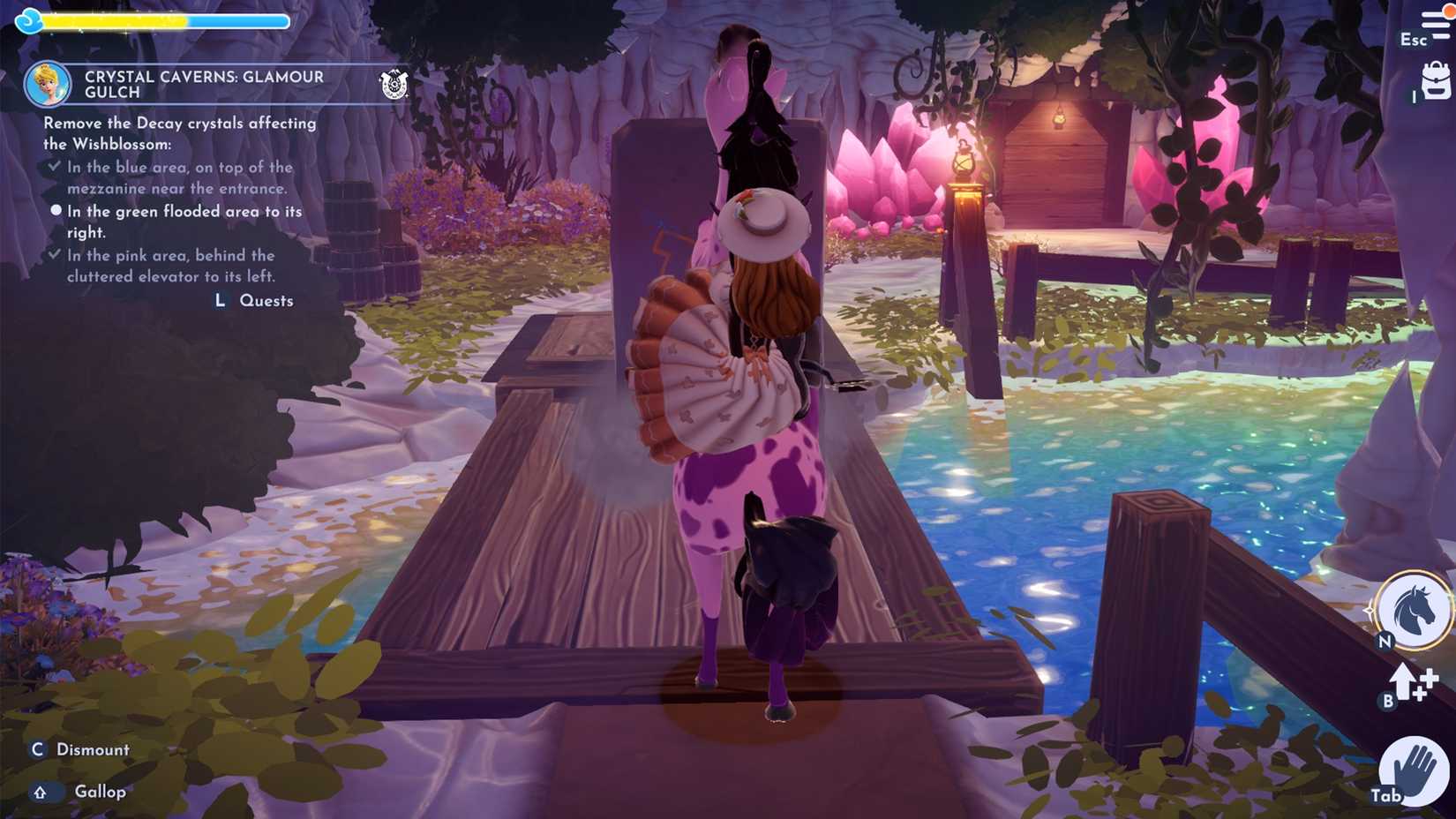The image size is (1456, 819).
Task: Click the Tinker Bell quest portrait
Action: click(x=50, y=83)
